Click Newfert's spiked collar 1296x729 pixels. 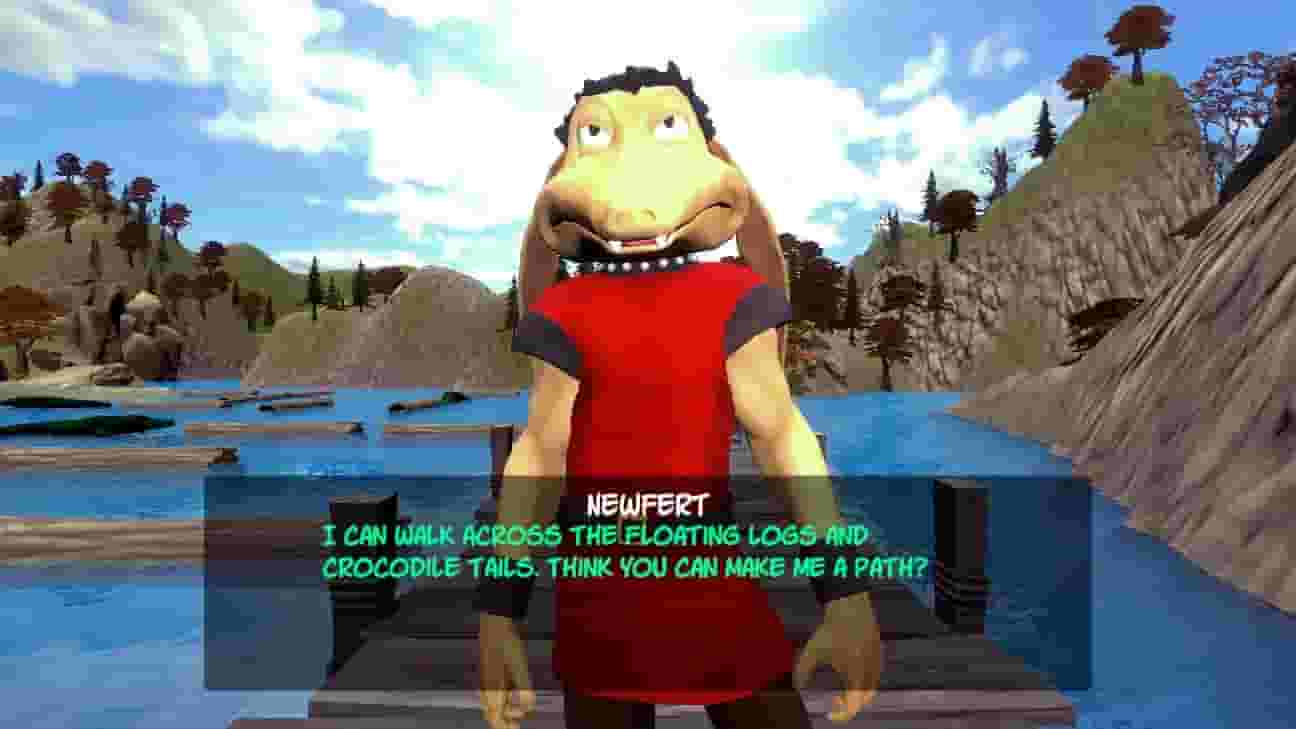point(625,263)
